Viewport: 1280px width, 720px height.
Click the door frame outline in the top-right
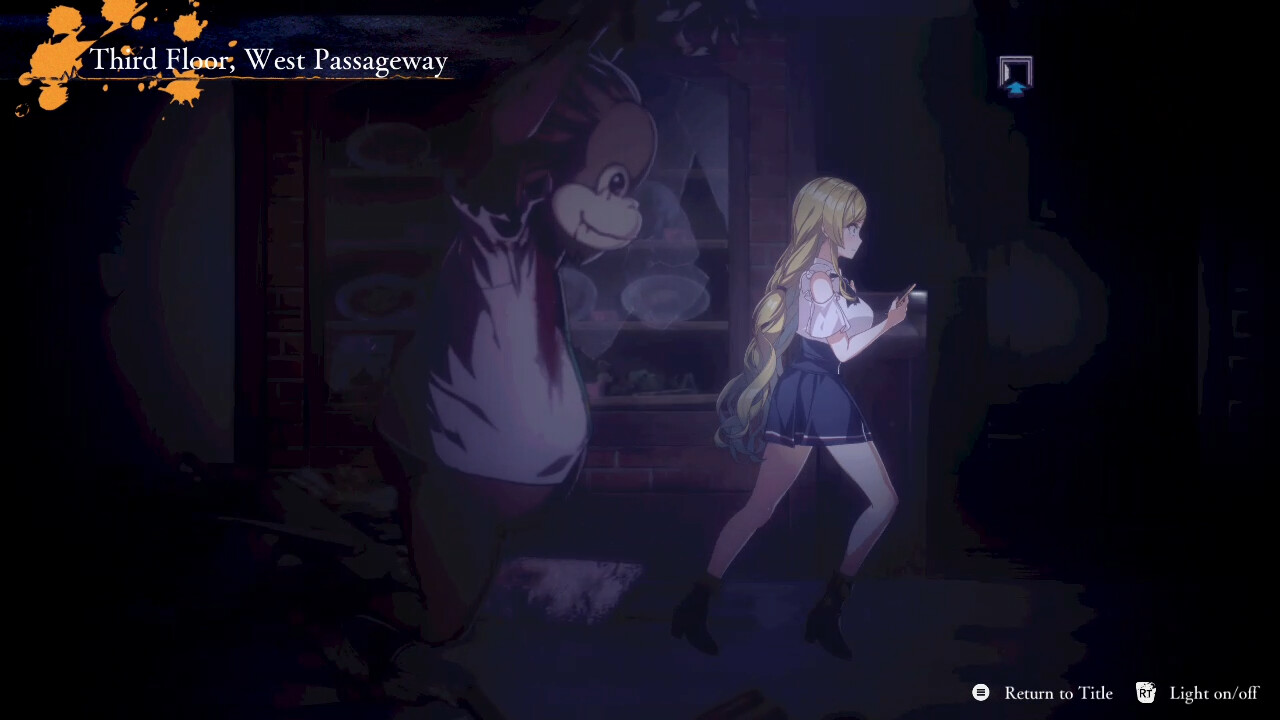pos(1015,68)
